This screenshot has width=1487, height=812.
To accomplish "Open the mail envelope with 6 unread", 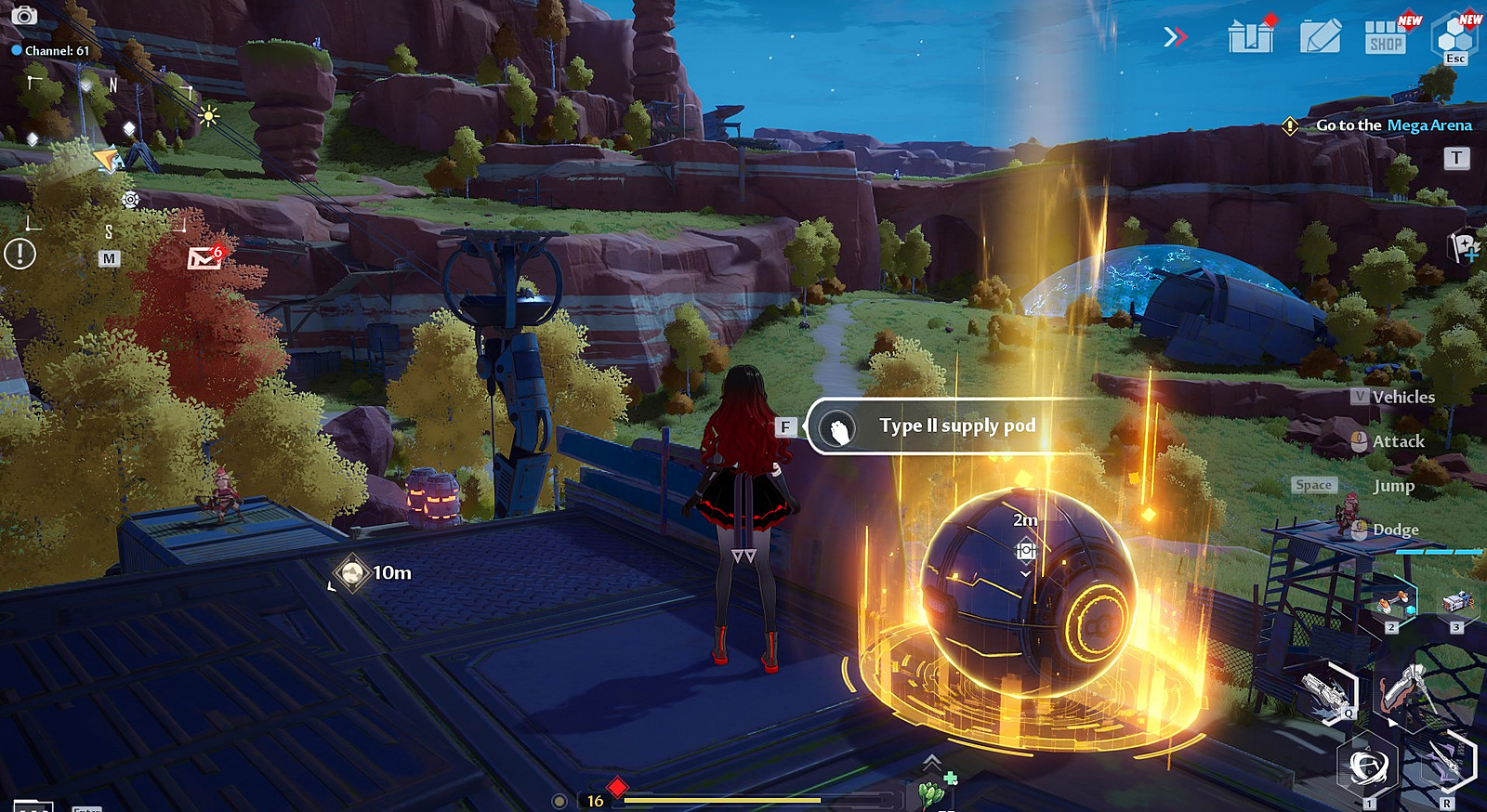I will click(x=204, y=257).
